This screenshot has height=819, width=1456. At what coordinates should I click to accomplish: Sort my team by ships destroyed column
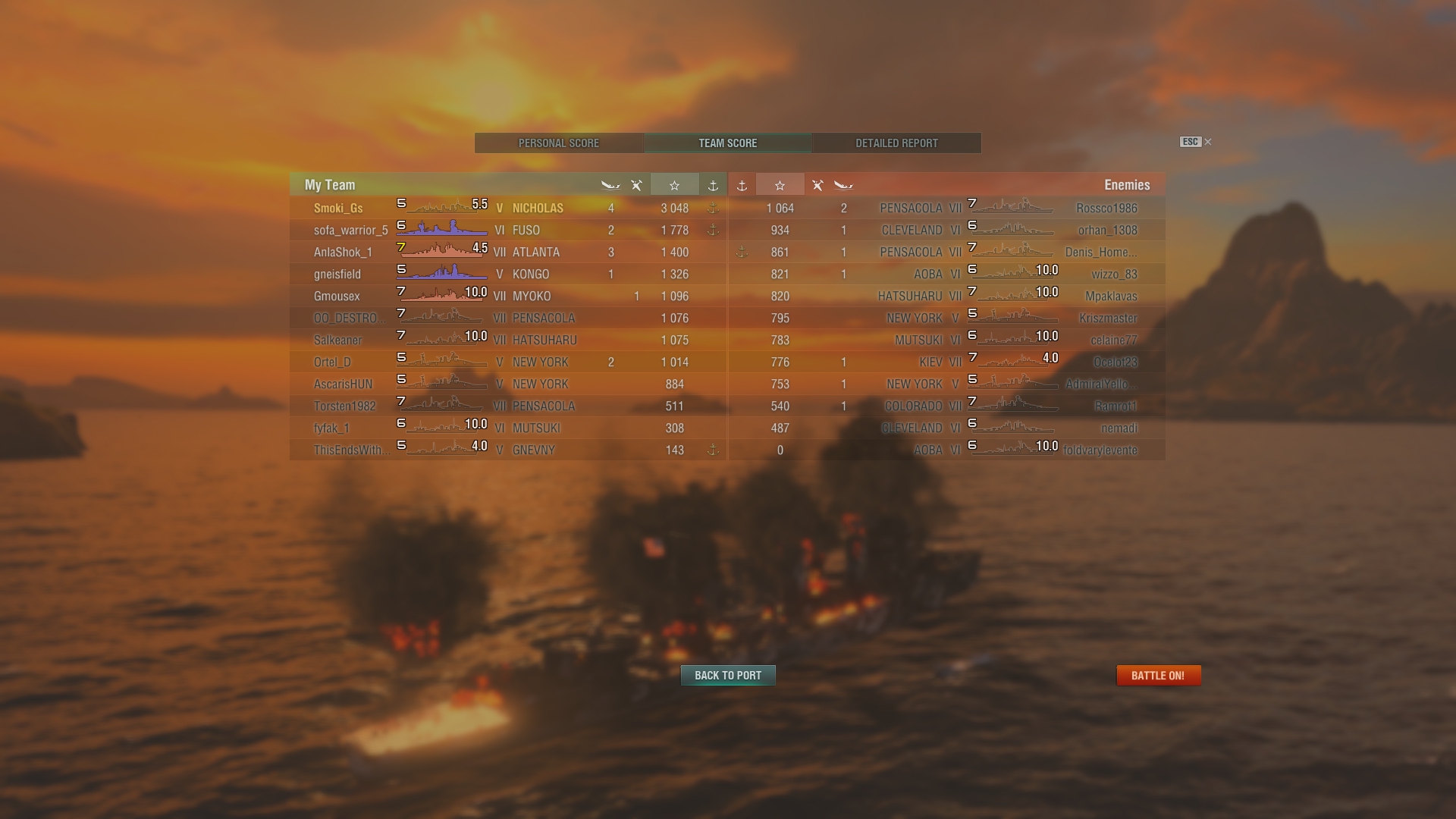click(610, 185)
